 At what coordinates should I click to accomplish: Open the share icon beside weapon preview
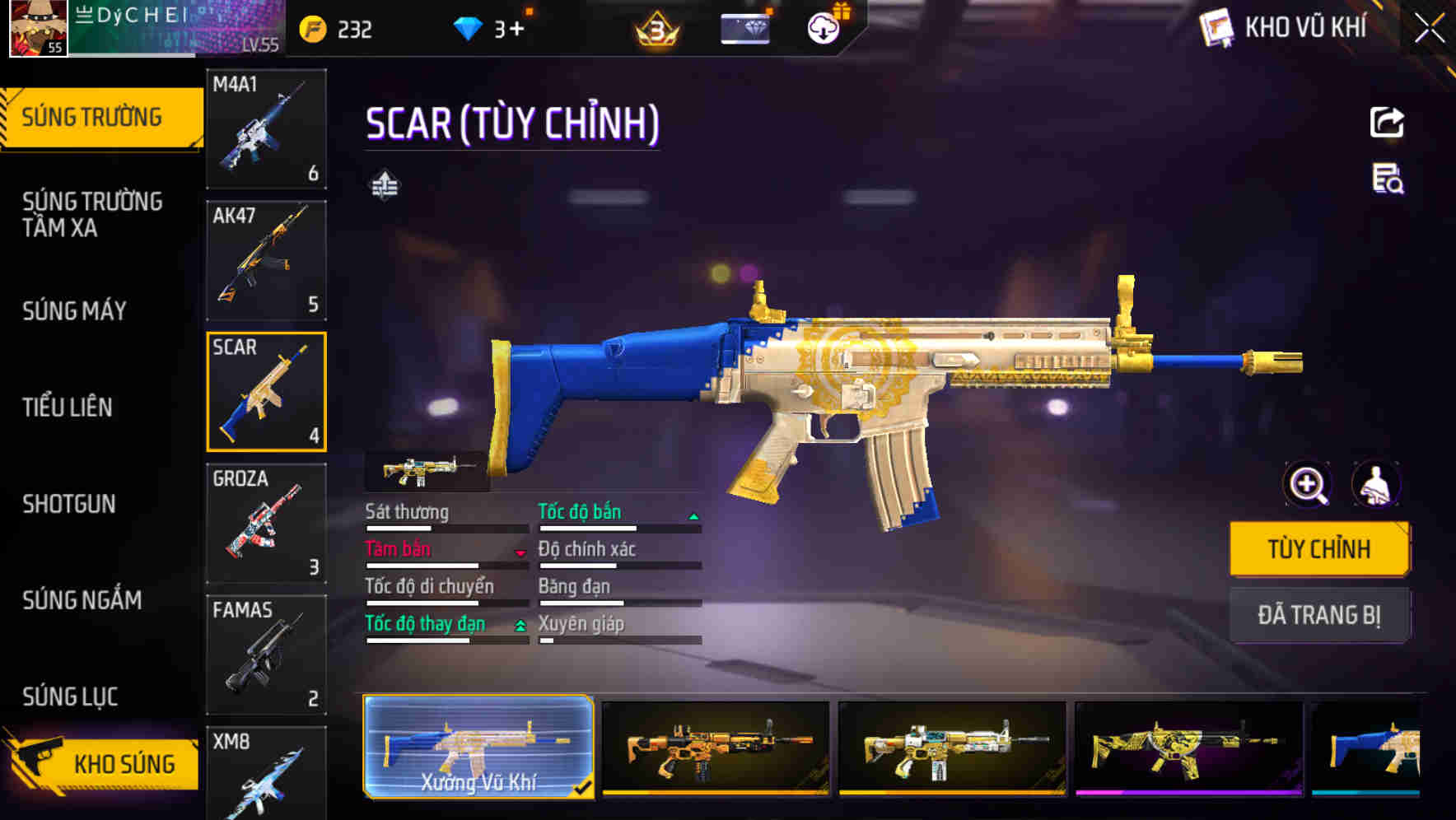[1386, 122]
